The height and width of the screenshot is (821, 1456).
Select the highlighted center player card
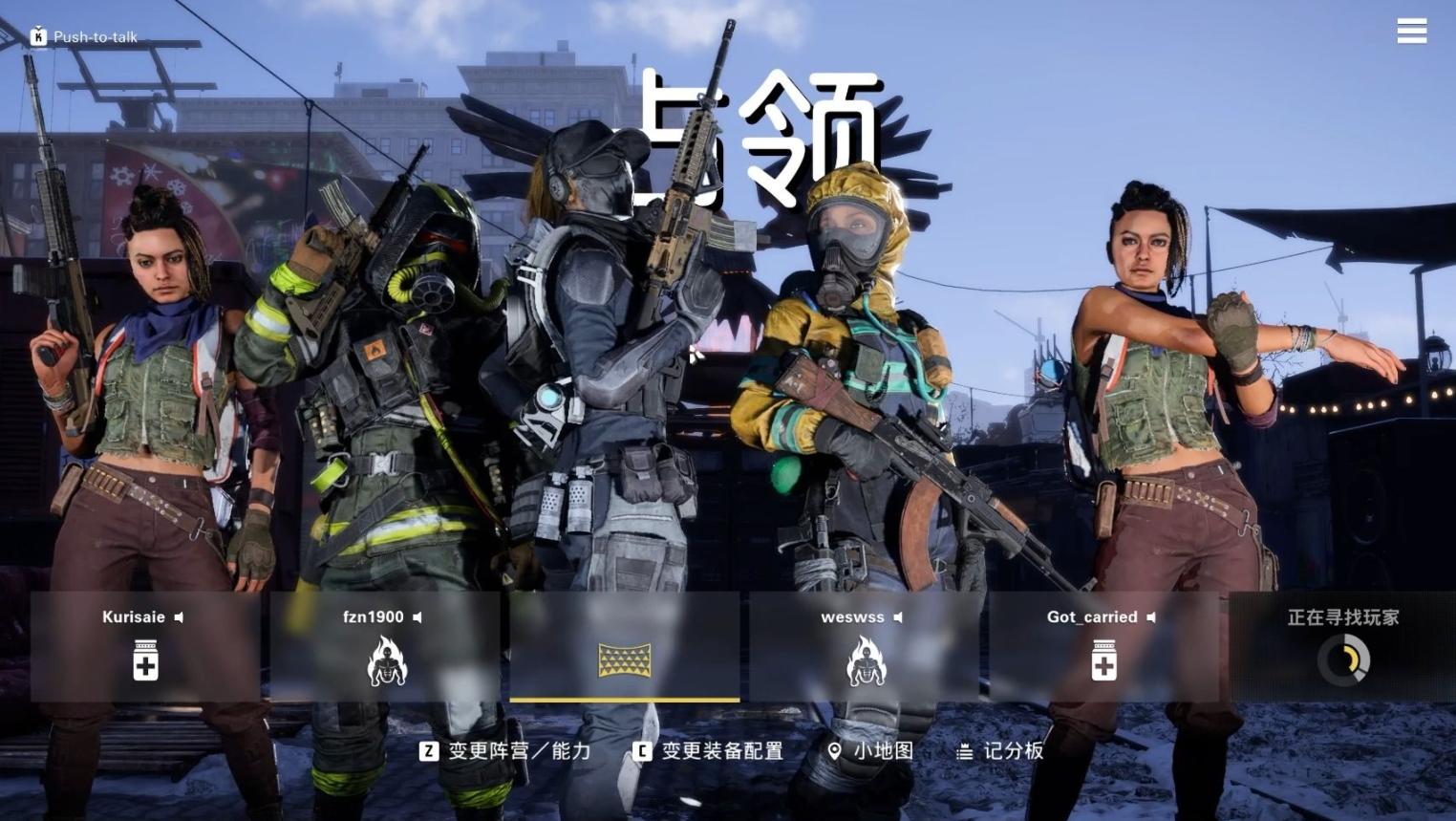pos(625,648)
